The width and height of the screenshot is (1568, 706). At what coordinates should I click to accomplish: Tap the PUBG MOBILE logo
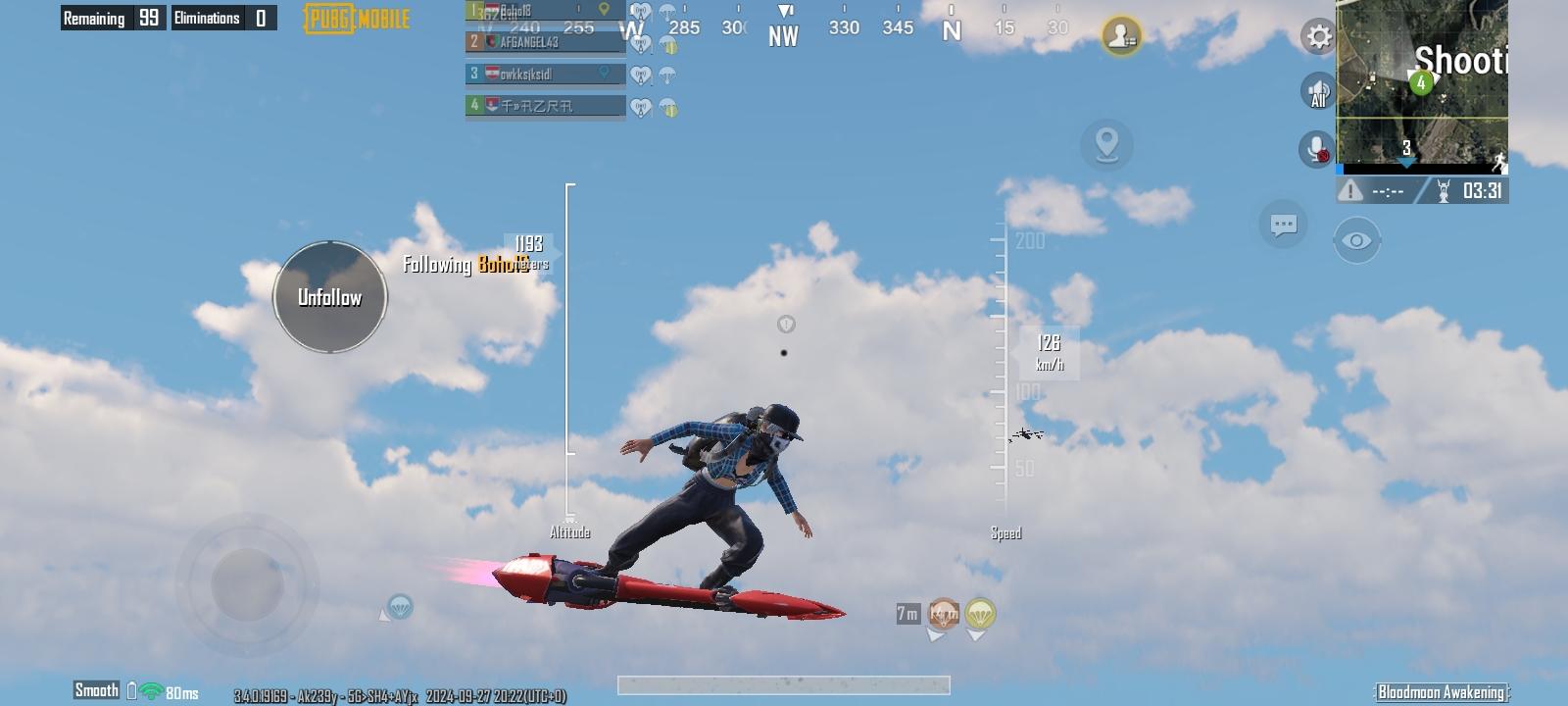coord(356,17)
